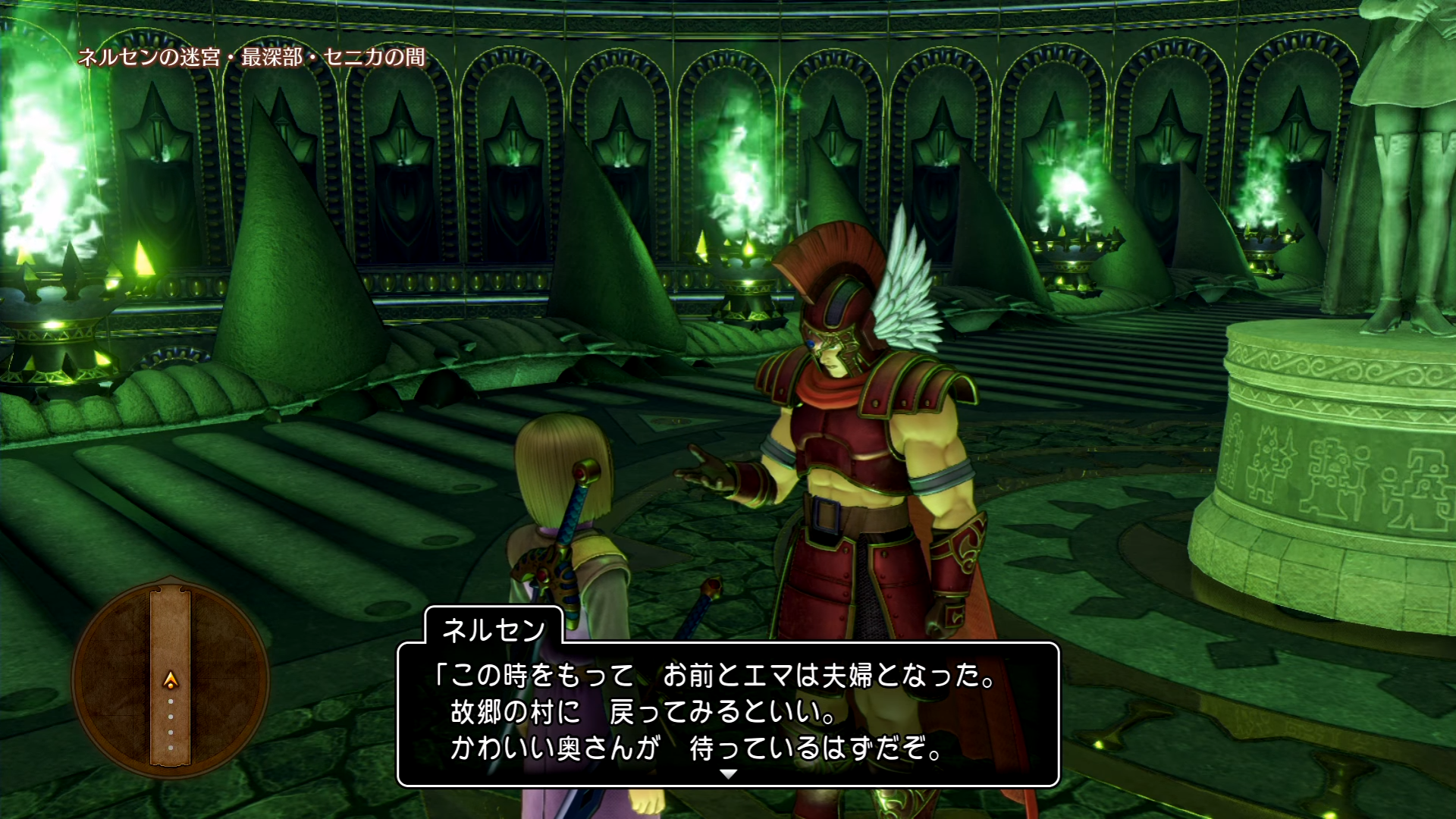
Task: Open the circular minimap
Action: [171, 678]
